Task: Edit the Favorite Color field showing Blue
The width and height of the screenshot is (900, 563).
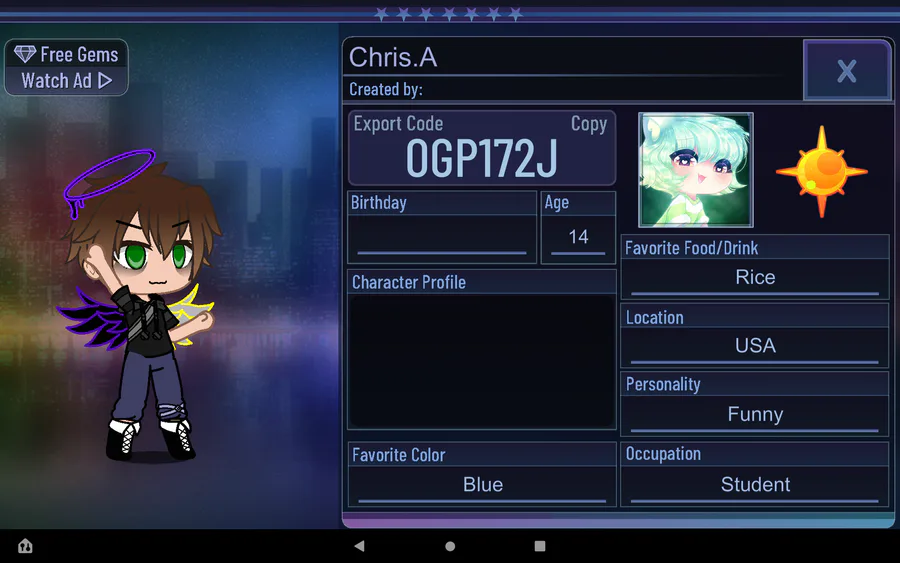Action: pyautogui.click(x=482, y=485)
